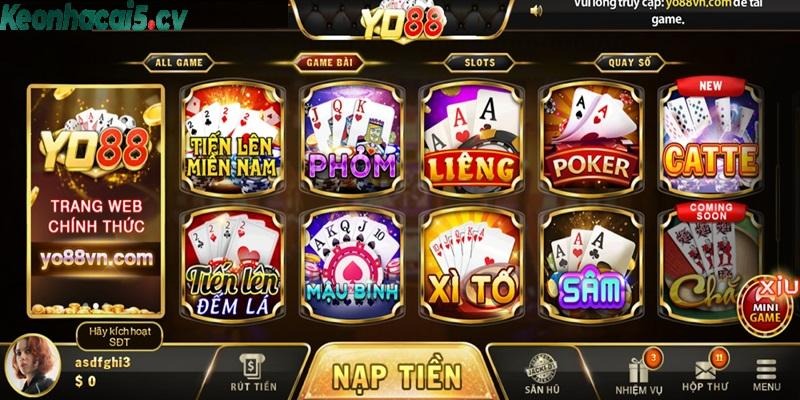
Task: Switch to the QUAY SỐ tab
Action: pyautogui.click(x=629, y=62)
